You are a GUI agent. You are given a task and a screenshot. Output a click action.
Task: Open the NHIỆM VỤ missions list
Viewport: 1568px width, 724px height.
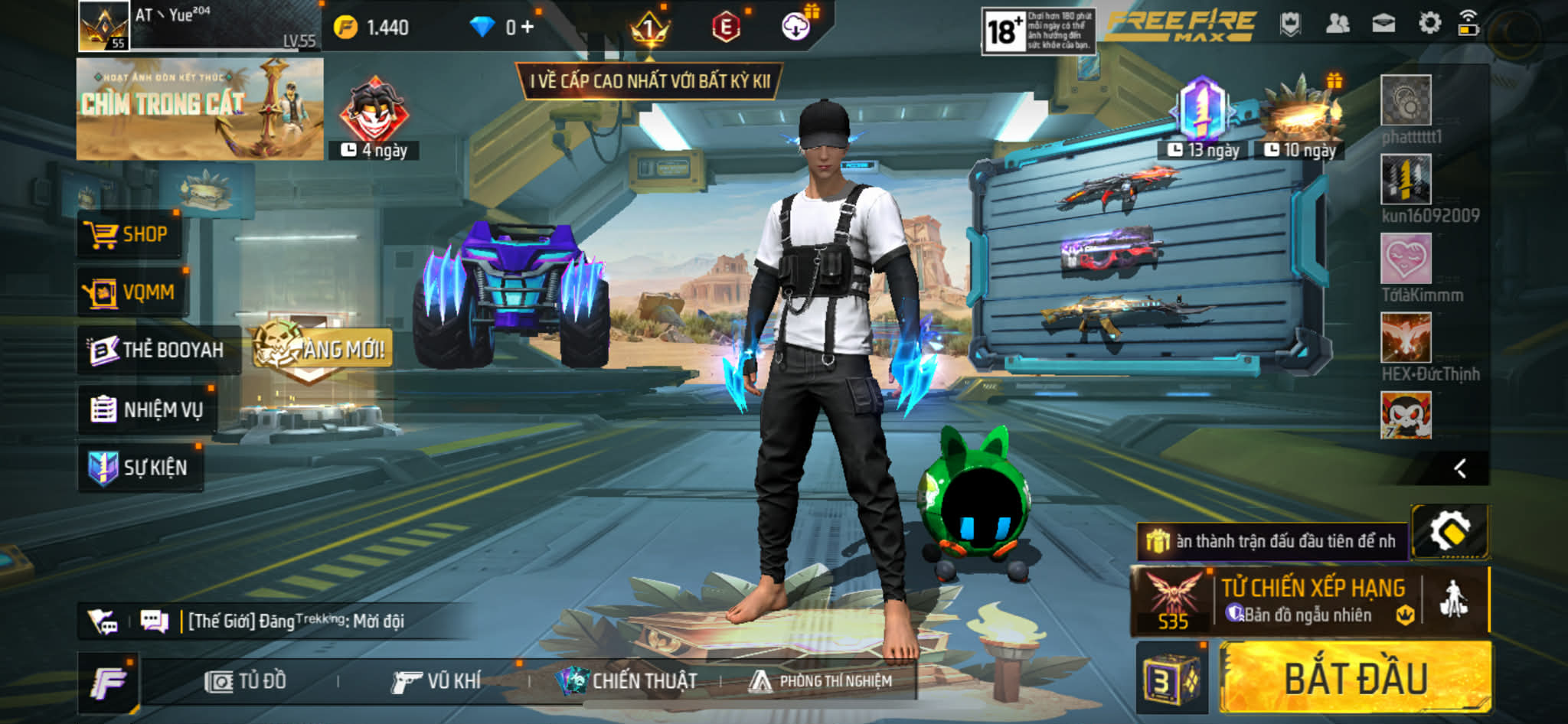(147, 409)
